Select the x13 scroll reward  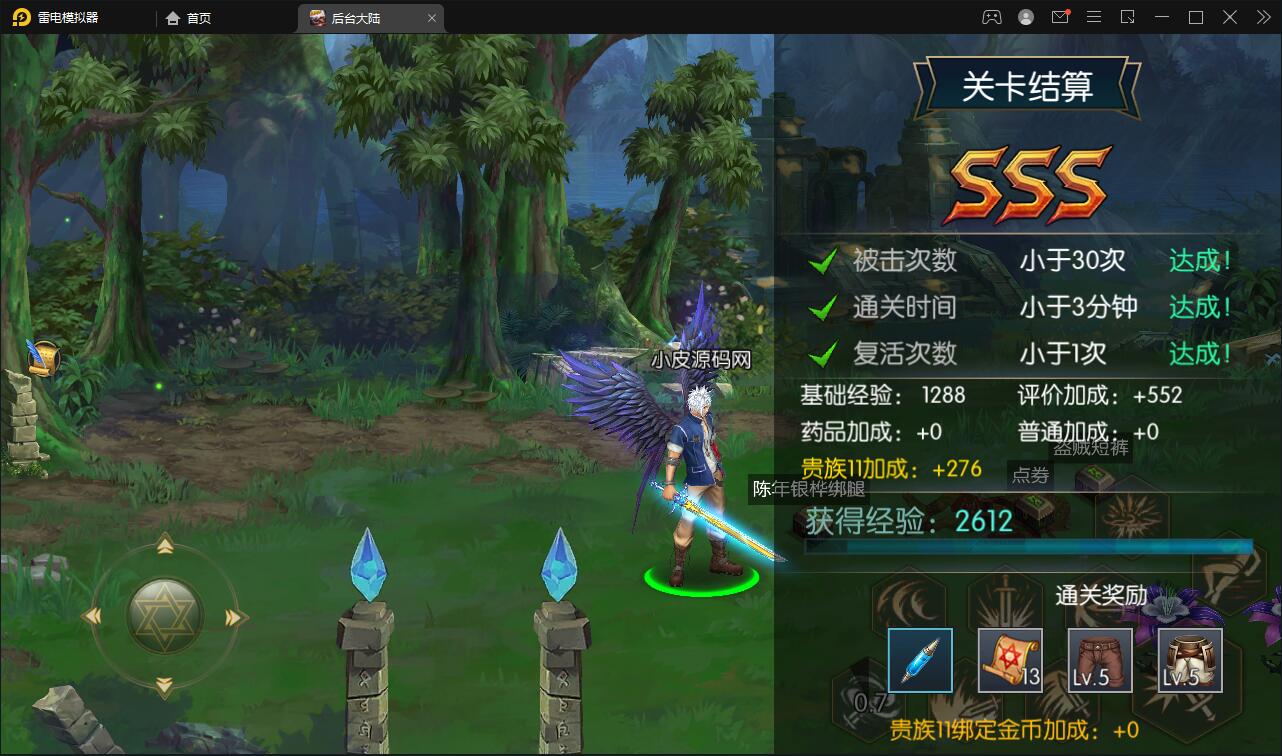click(x=1008, y=660)
